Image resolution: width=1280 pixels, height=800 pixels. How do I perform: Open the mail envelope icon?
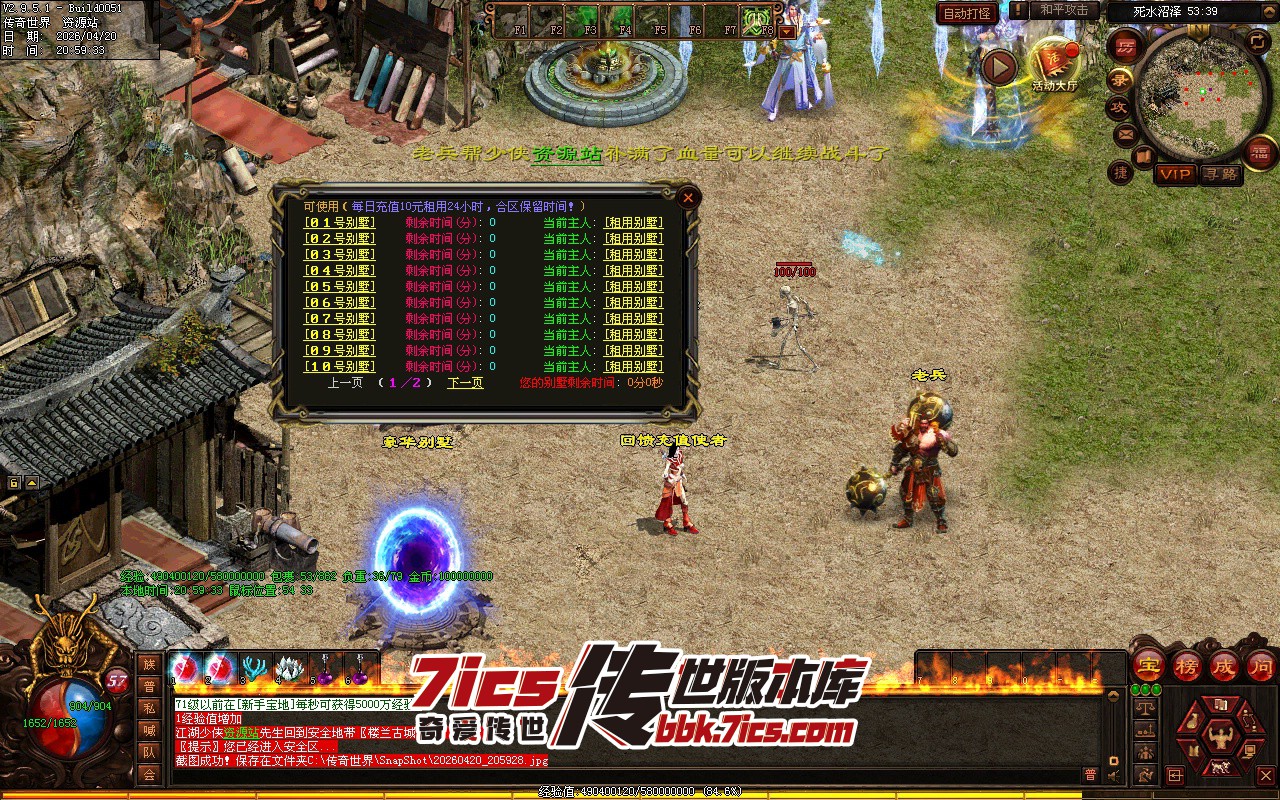coord(1126,133)
